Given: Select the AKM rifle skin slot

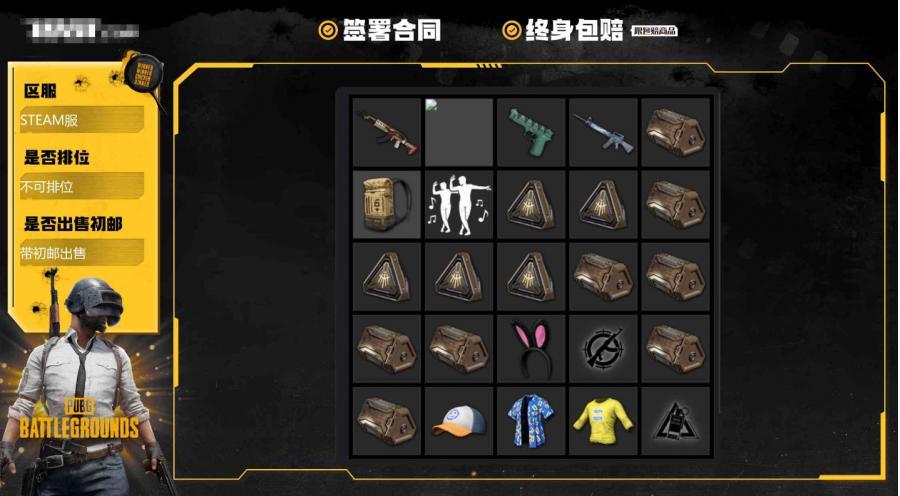Looking at the screenshot, I should (387, 132).
